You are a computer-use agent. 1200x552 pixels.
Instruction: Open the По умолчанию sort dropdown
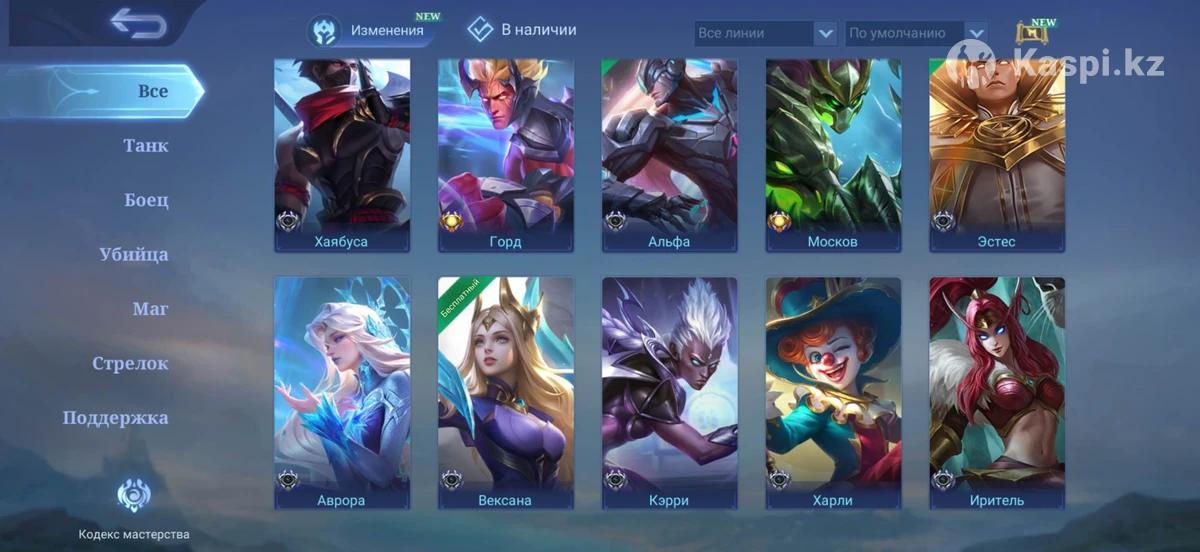[x=916, y=33]
